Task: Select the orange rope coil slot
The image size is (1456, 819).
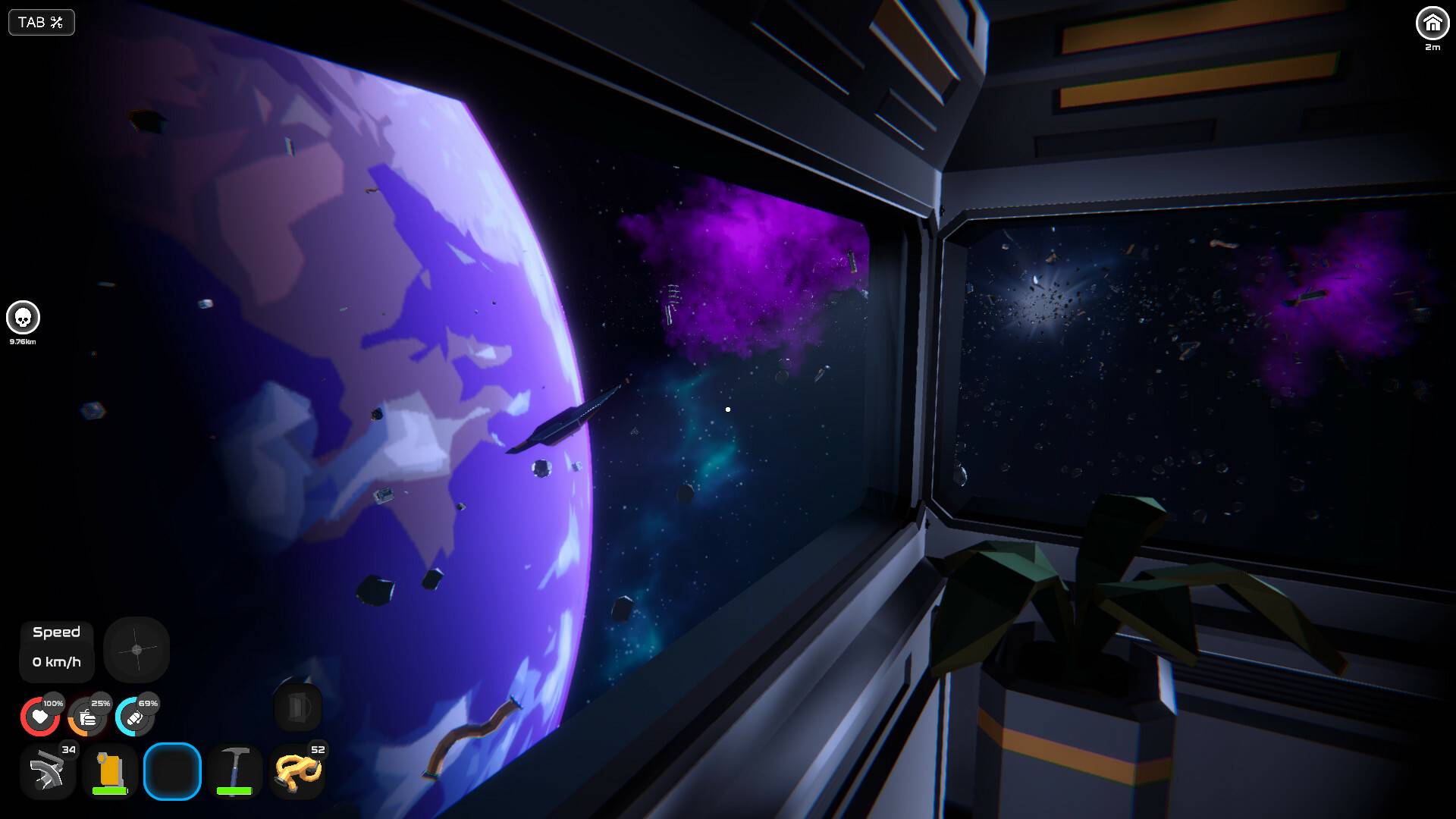Action: point(297,772)
